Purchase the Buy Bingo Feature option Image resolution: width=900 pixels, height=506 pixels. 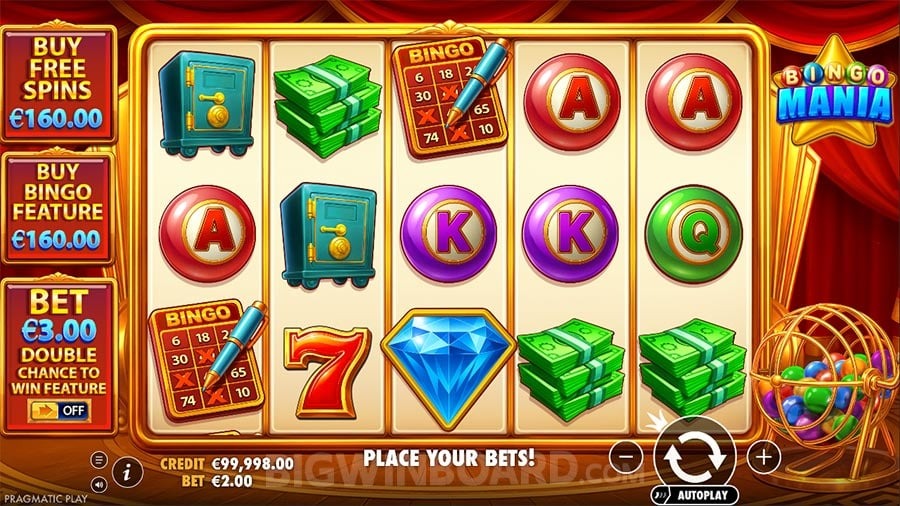[59, 206]
